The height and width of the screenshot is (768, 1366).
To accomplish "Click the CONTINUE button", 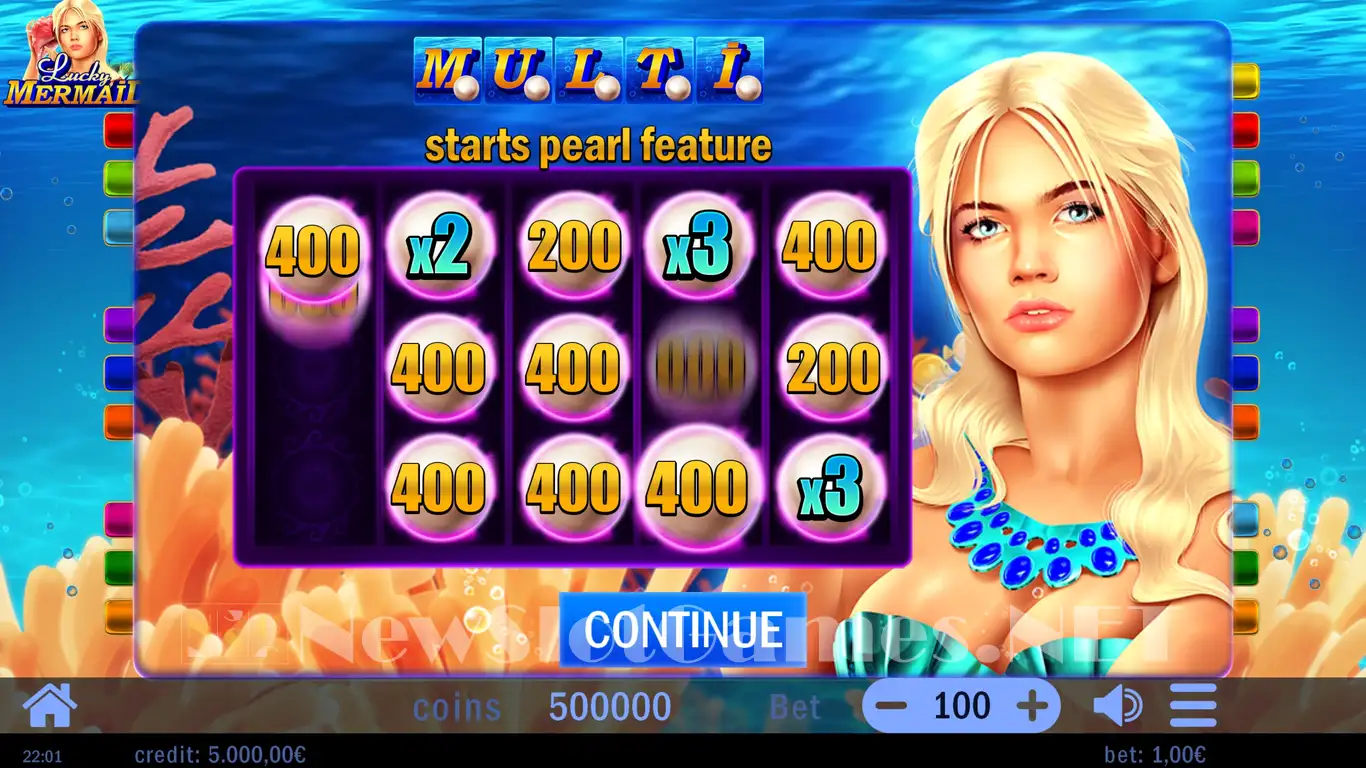I will point(682,629).
